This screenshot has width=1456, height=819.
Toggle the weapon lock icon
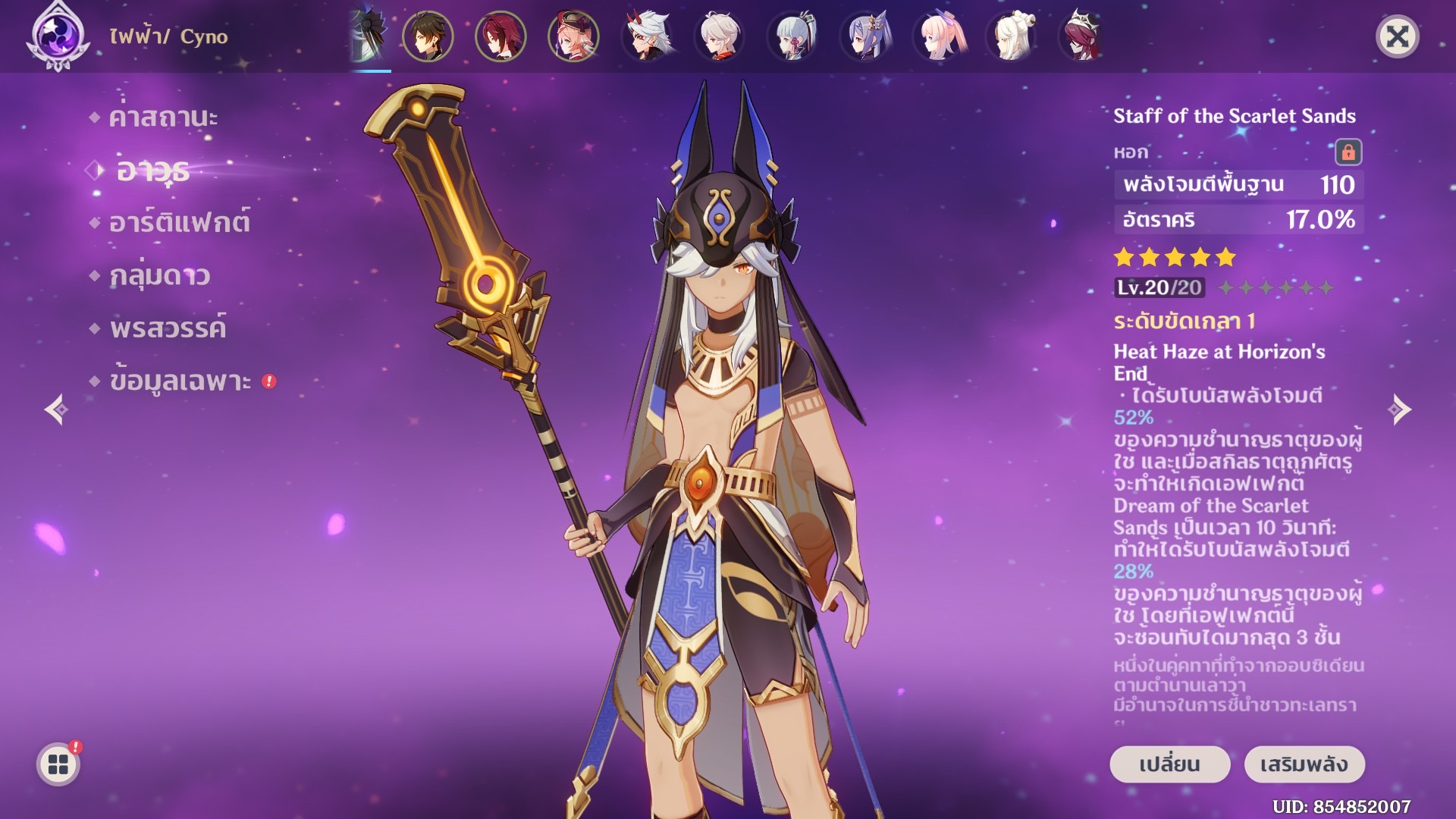click(x=1348, y=152)
